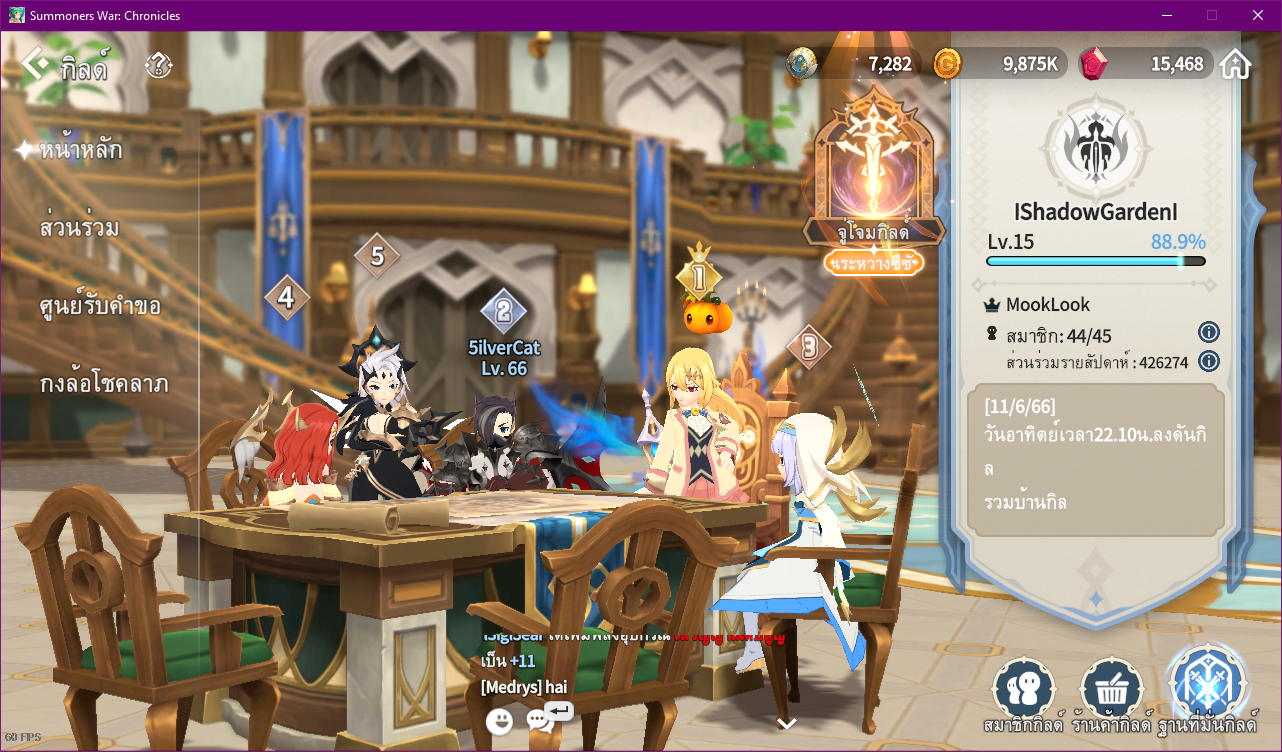Show weekly contribution info icon
The height and width of the screenshot is (752, 1282).
coord(1208,361)
